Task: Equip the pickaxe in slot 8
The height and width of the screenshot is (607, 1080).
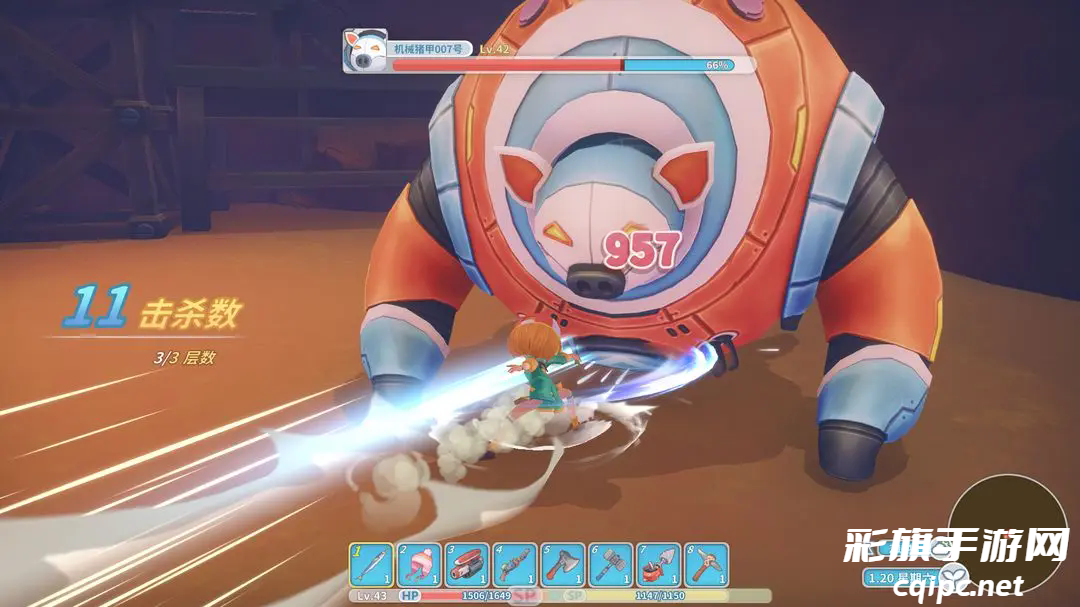Action: [707, 565]
